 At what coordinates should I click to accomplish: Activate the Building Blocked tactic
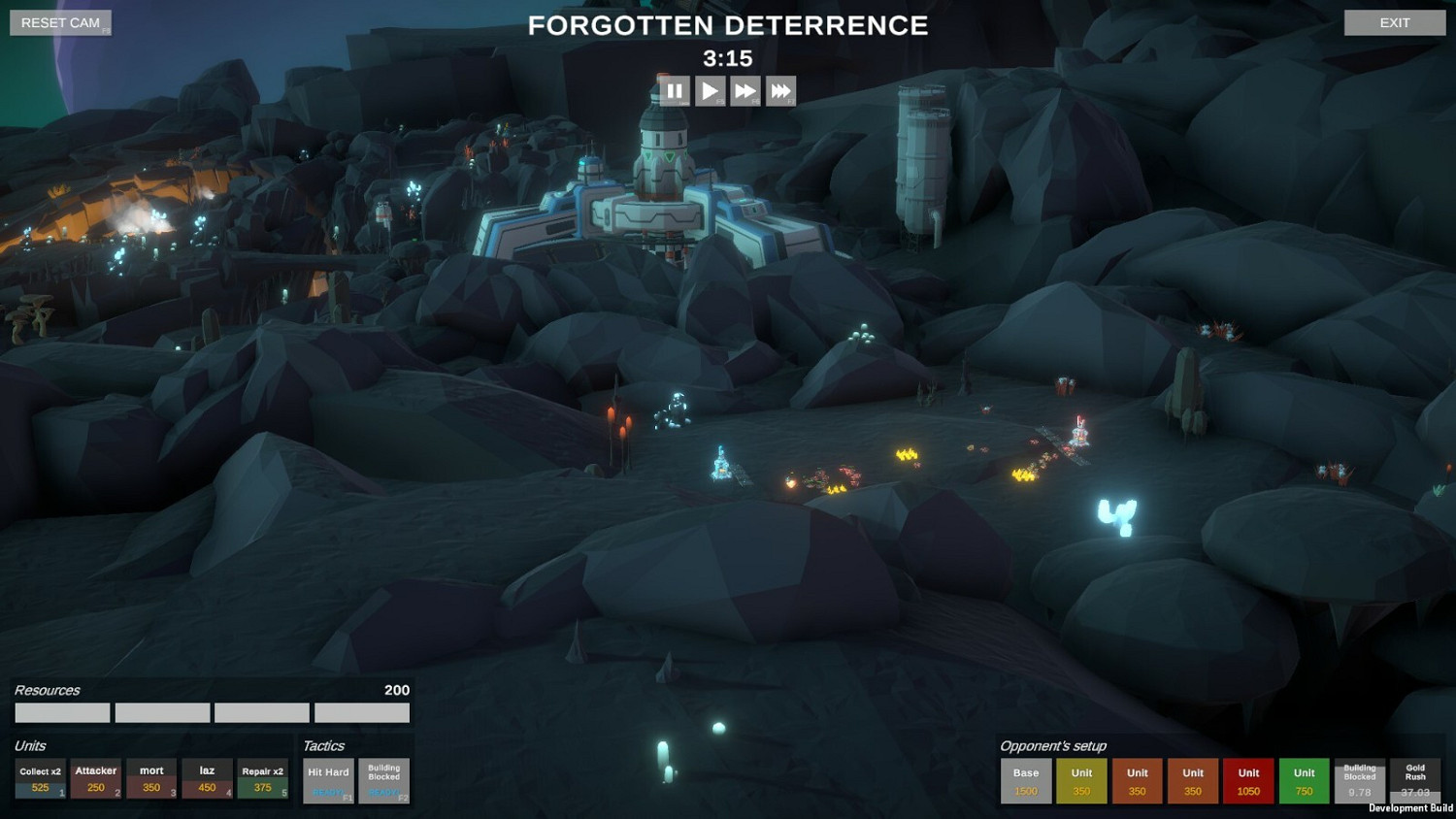(x=383, y=779)
